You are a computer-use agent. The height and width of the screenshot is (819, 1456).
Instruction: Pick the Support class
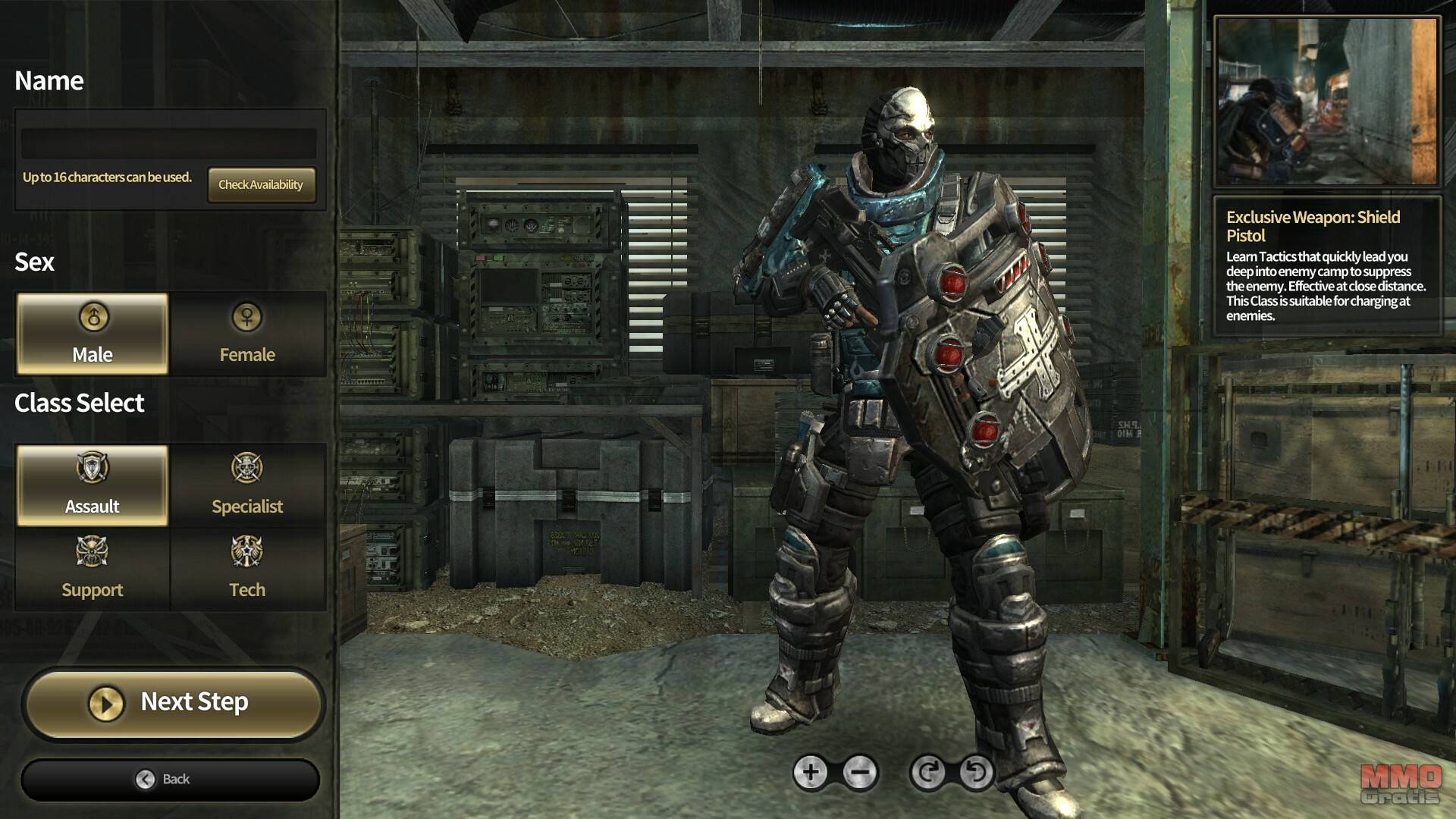[x=93, y=568]
